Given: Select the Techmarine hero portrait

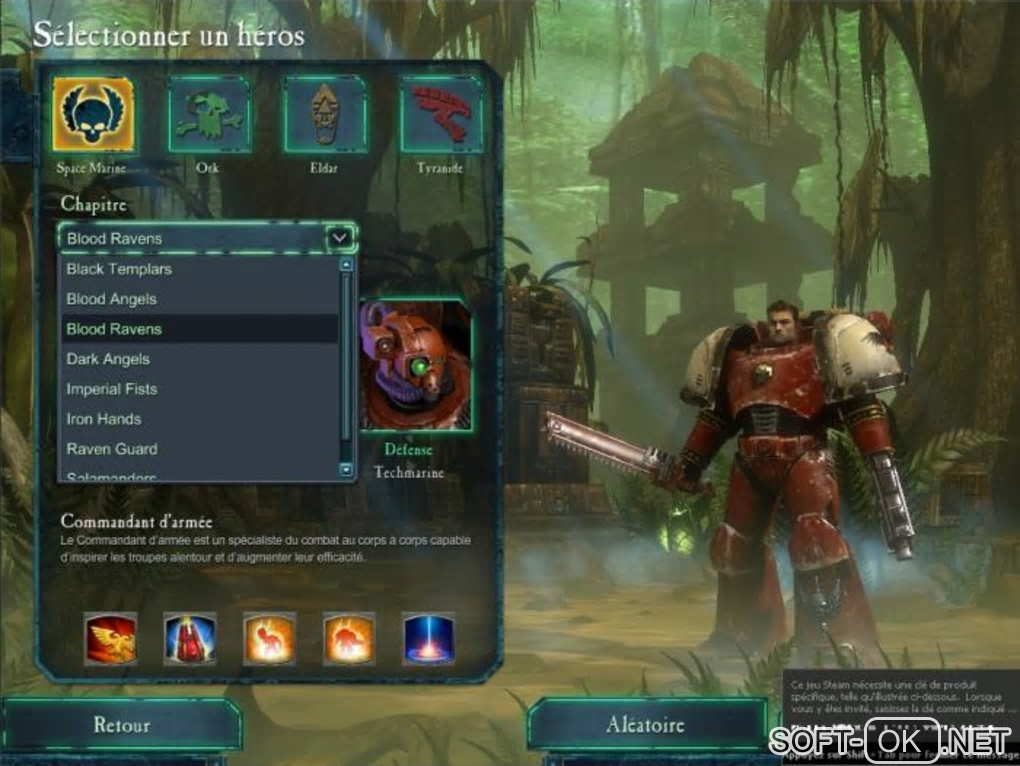Looking at the screenshot, I should coord(415,364).
